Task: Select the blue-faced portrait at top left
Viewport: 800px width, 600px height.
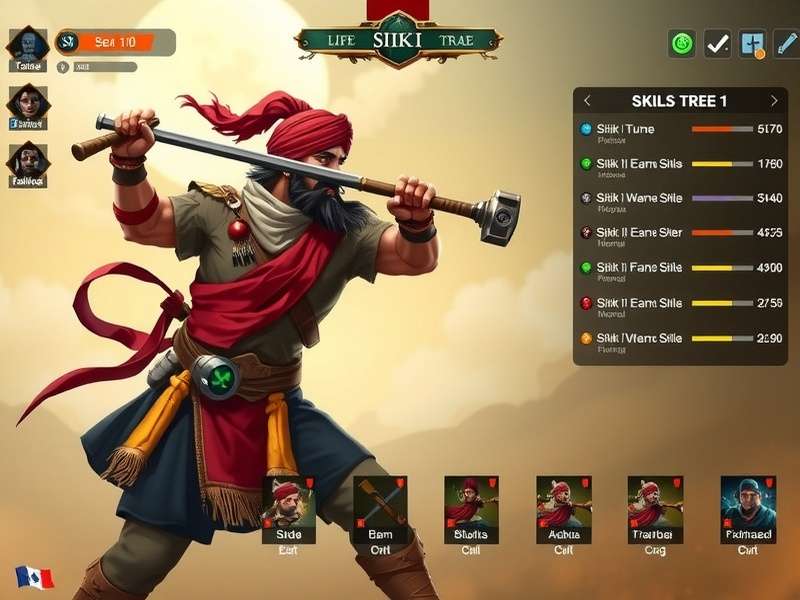Action: point(27,46)
